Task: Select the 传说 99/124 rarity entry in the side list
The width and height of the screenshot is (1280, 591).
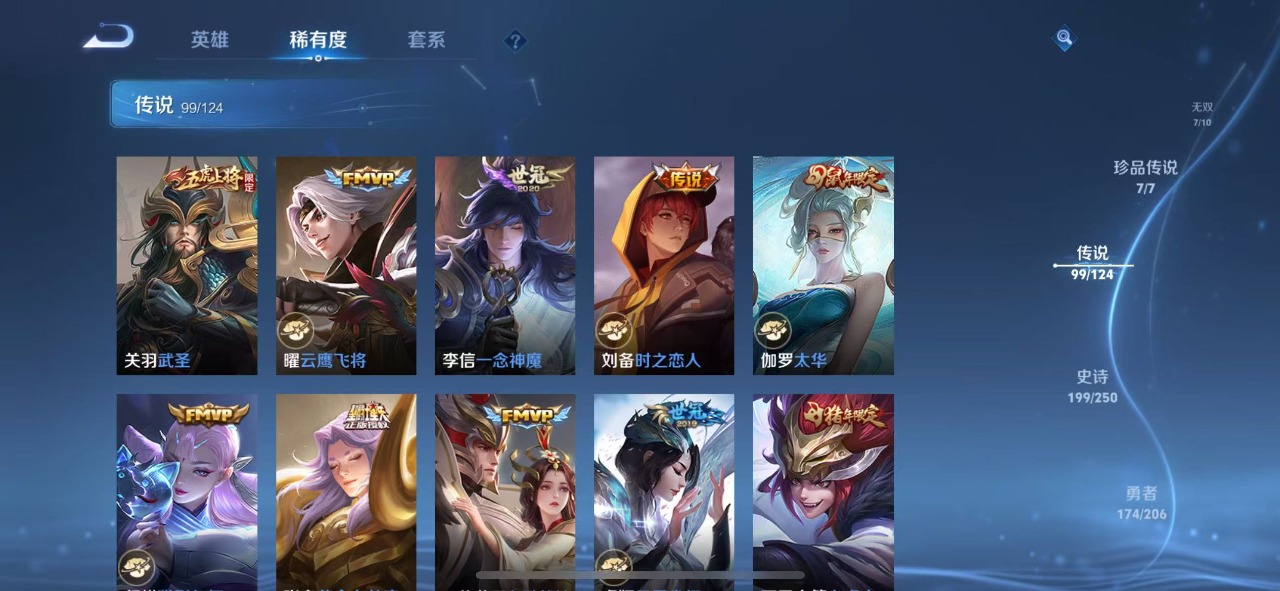Action: pos(1092,262)
